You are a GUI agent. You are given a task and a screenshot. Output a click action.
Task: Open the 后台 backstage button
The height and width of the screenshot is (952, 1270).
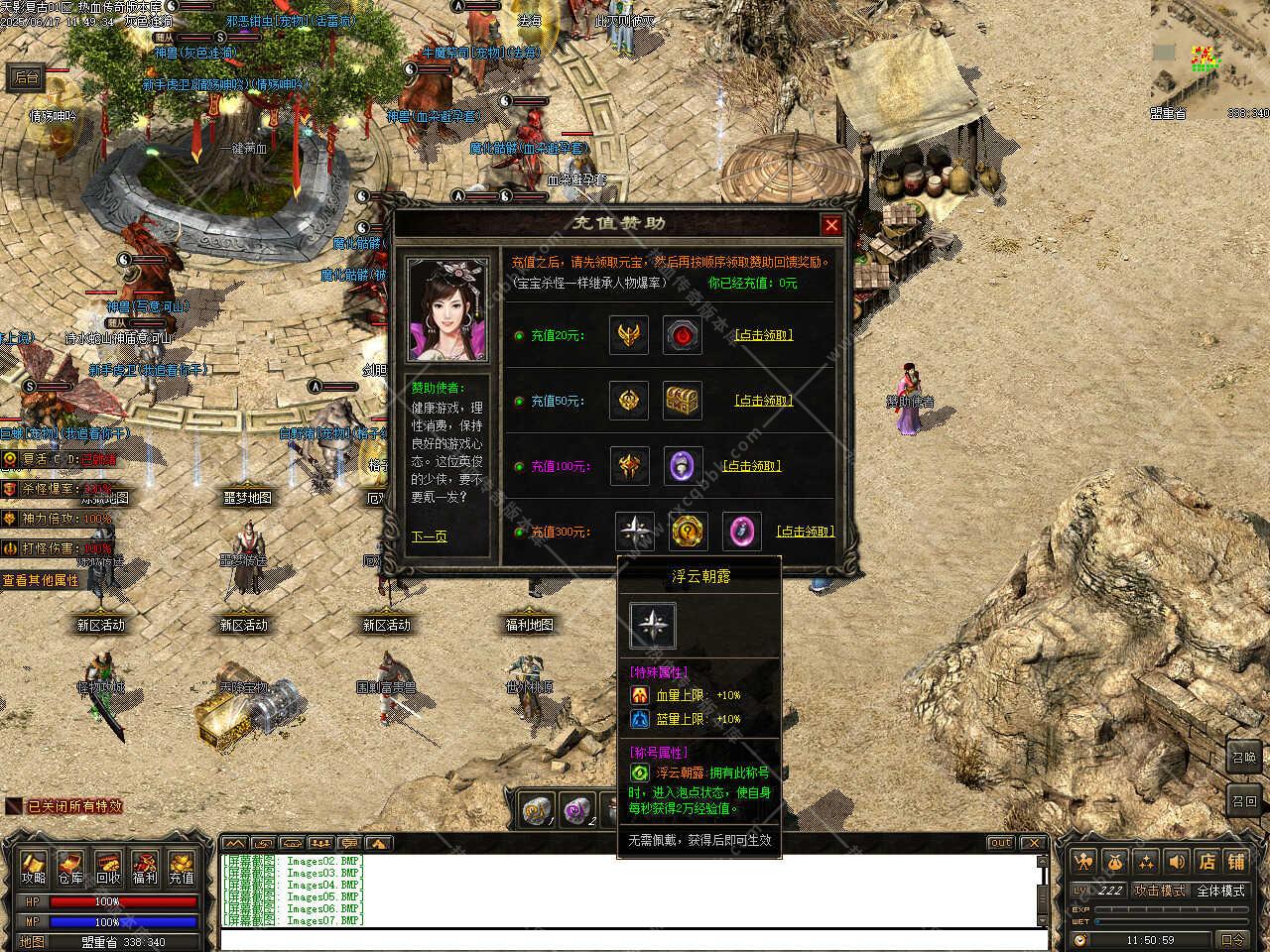click(26, 77)
